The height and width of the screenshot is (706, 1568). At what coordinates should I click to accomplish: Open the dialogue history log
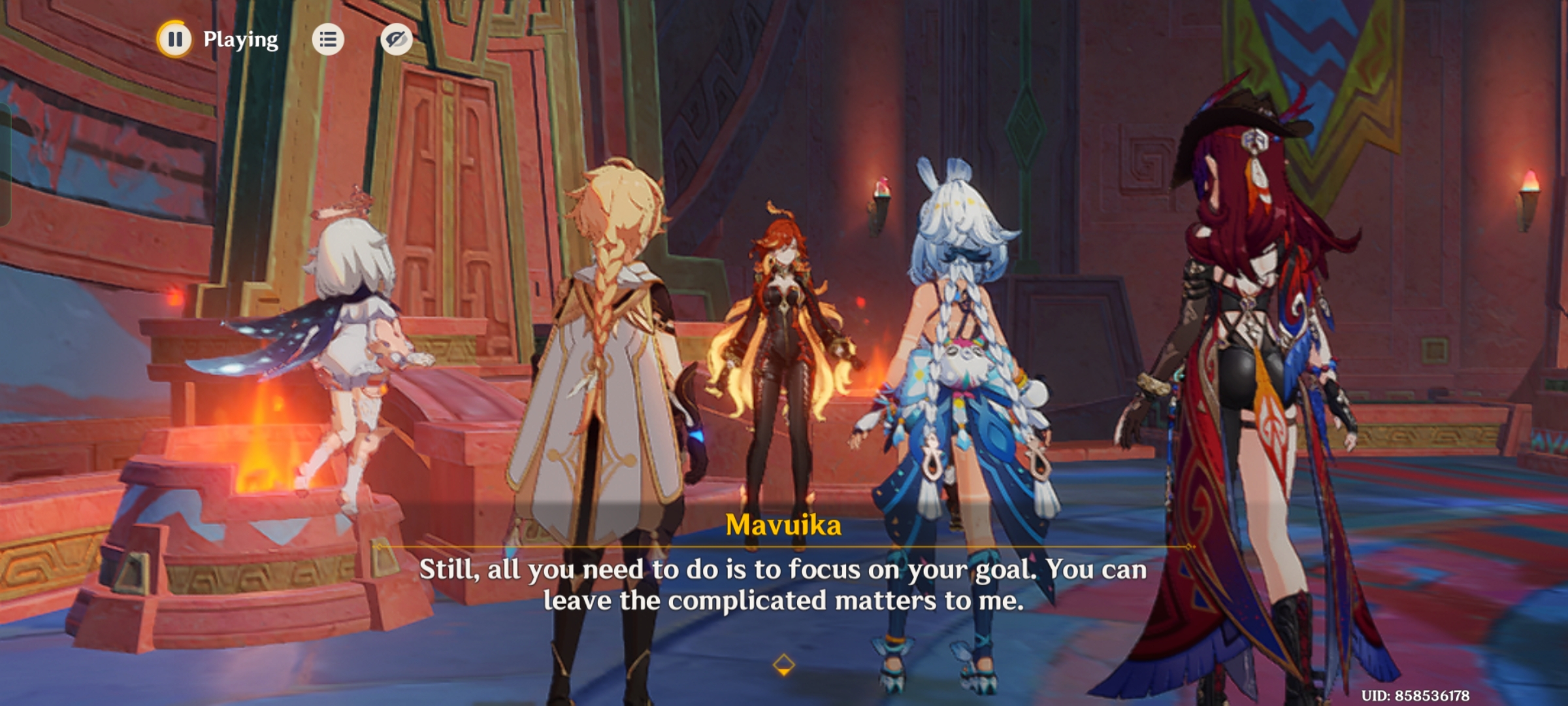coord(329,39)
